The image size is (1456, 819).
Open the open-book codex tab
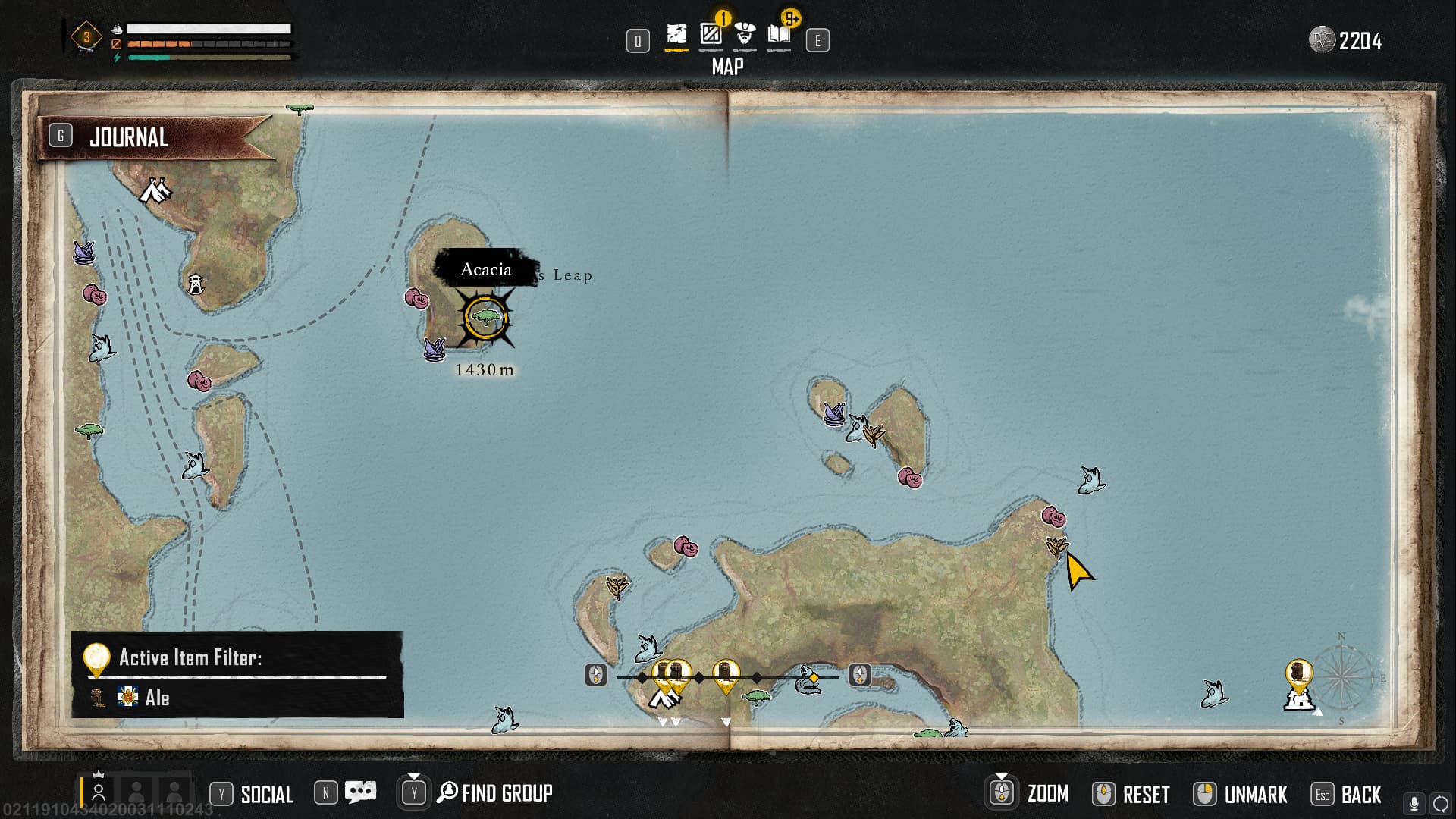point(779,35)
